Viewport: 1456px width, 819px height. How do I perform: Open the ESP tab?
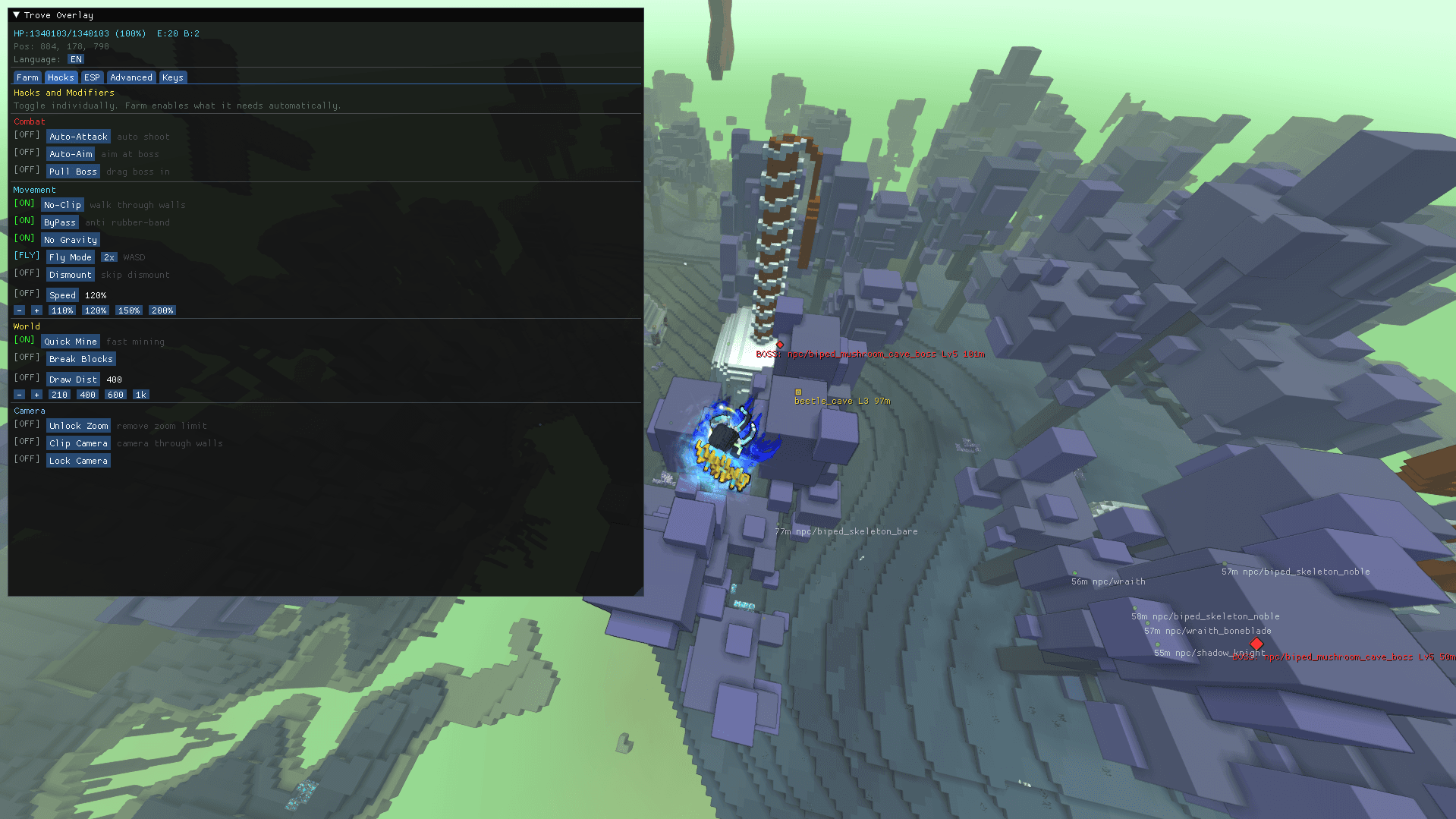click(92, 77)
